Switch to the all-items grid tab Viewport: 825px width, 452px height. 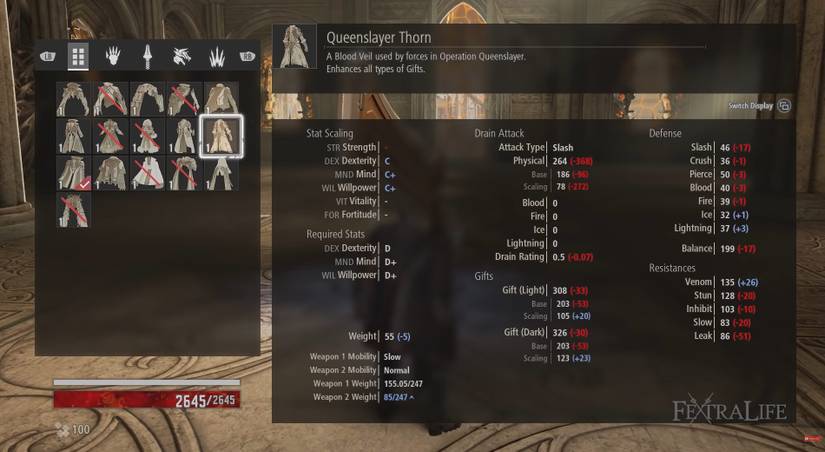(x=78, y=56)
